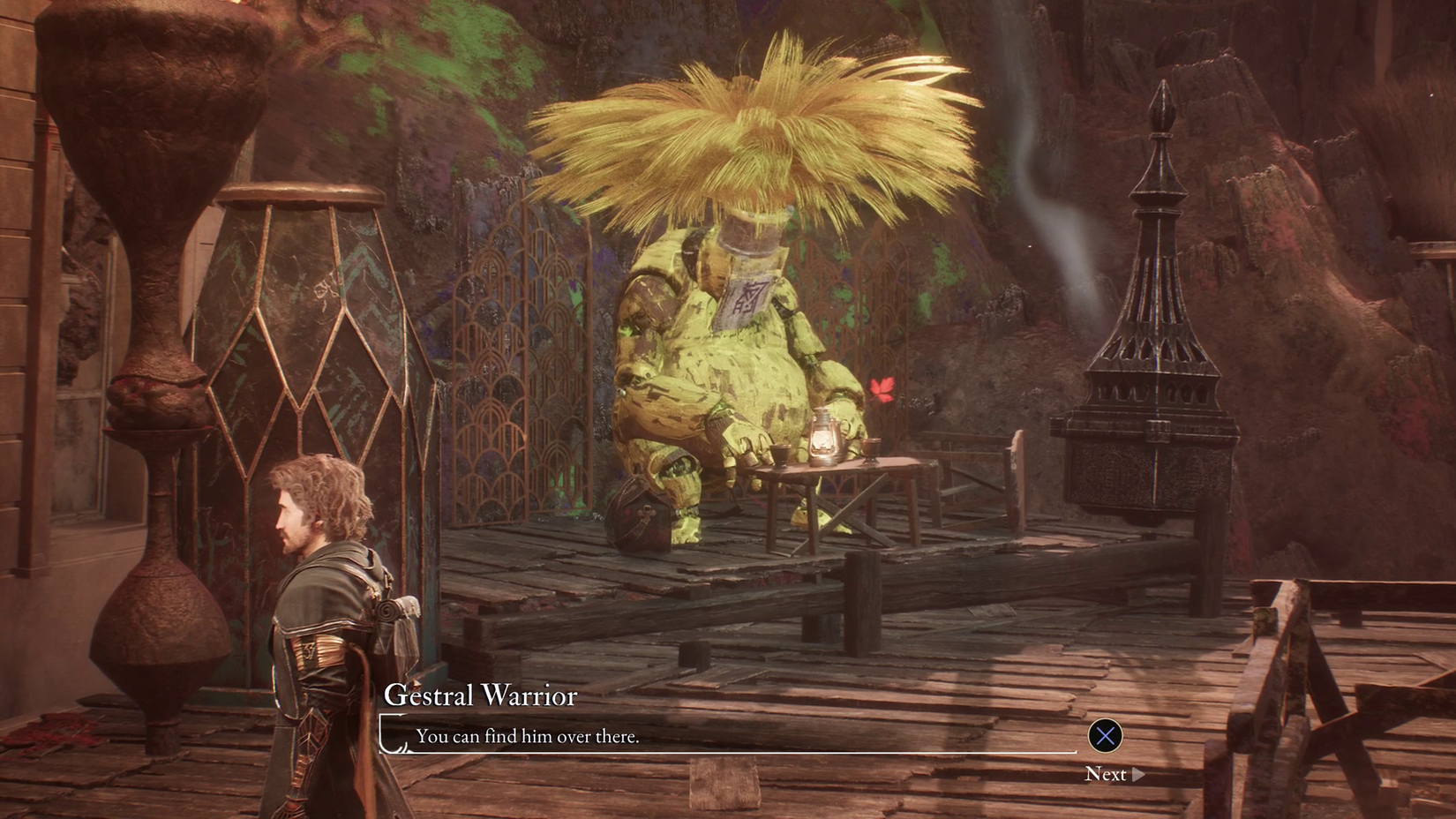Click the Gestral Warrior name label
Image resolution: width=1456 pixels, height=819 pixels.
481,696
